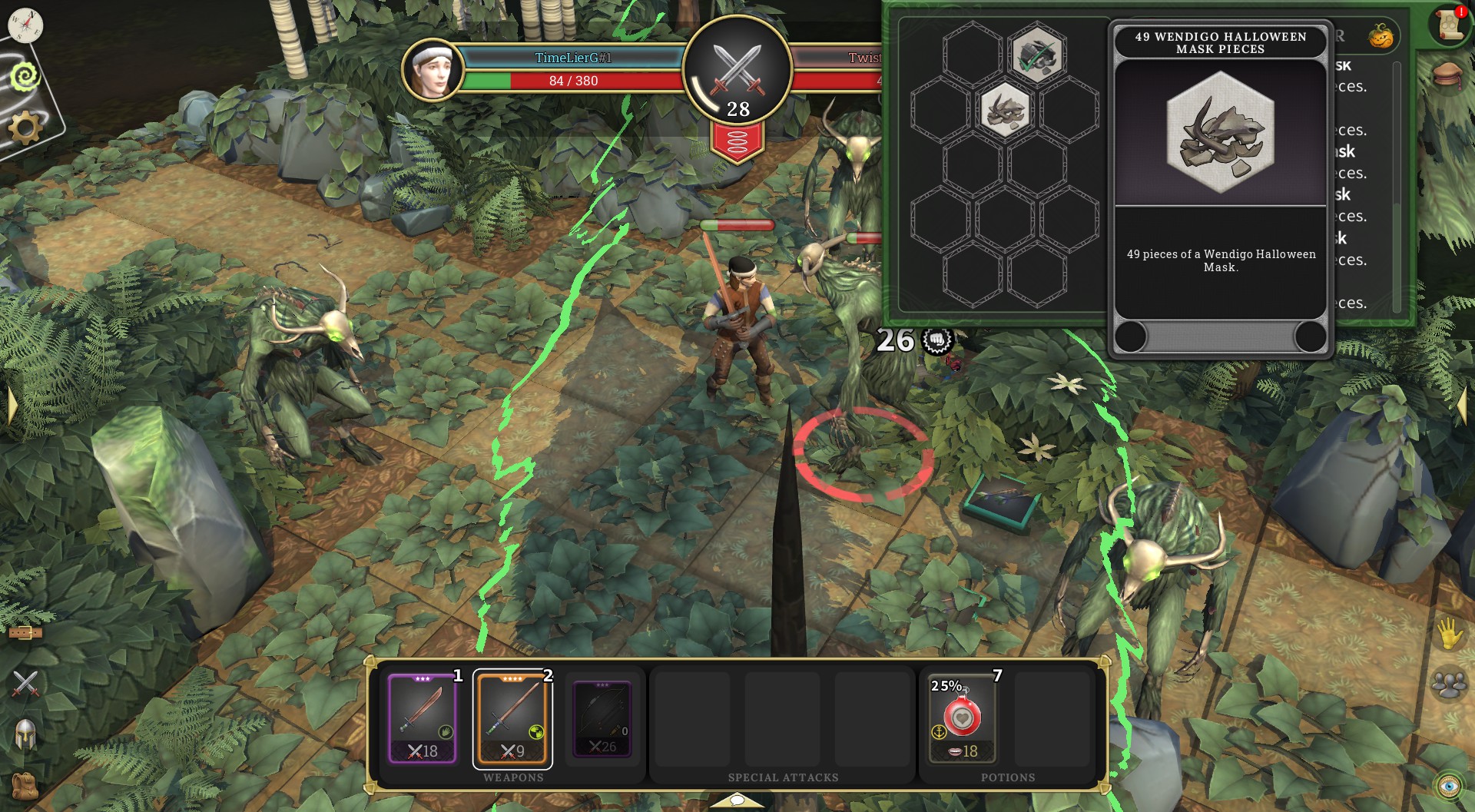1475x812 pixels.
Task: Click the Halloween pumpkin icon
Action: click(x=1381, y=36)
